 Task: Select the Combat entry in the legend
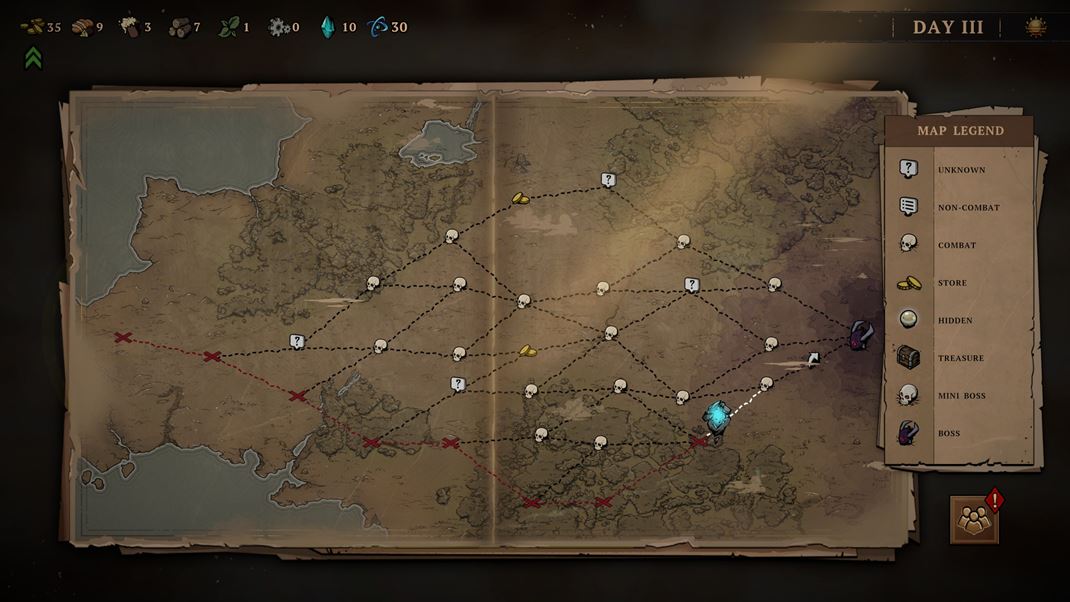click(x=958, y=245)
